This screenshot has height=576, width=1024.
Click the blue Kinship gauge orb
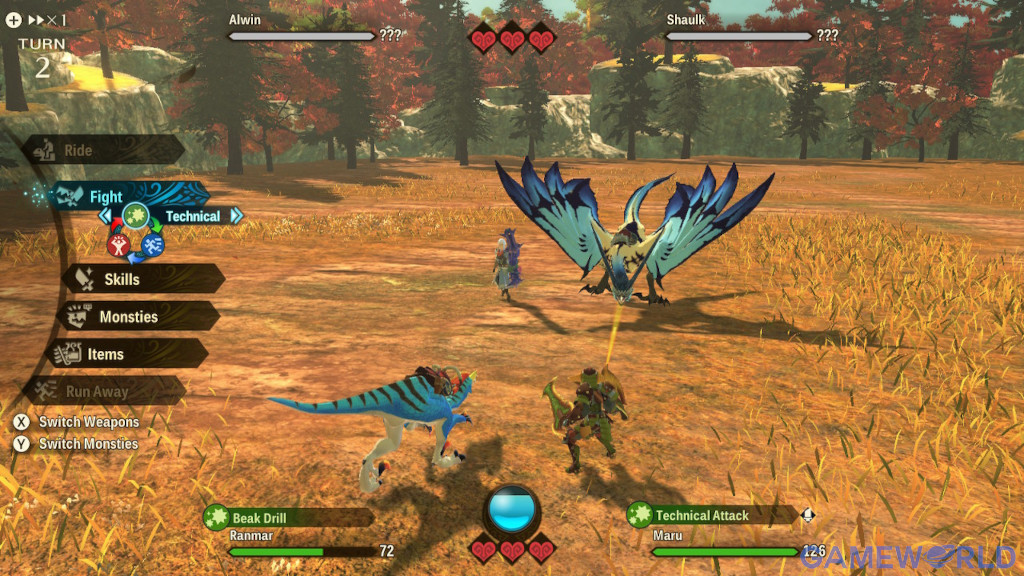point(512,504)
